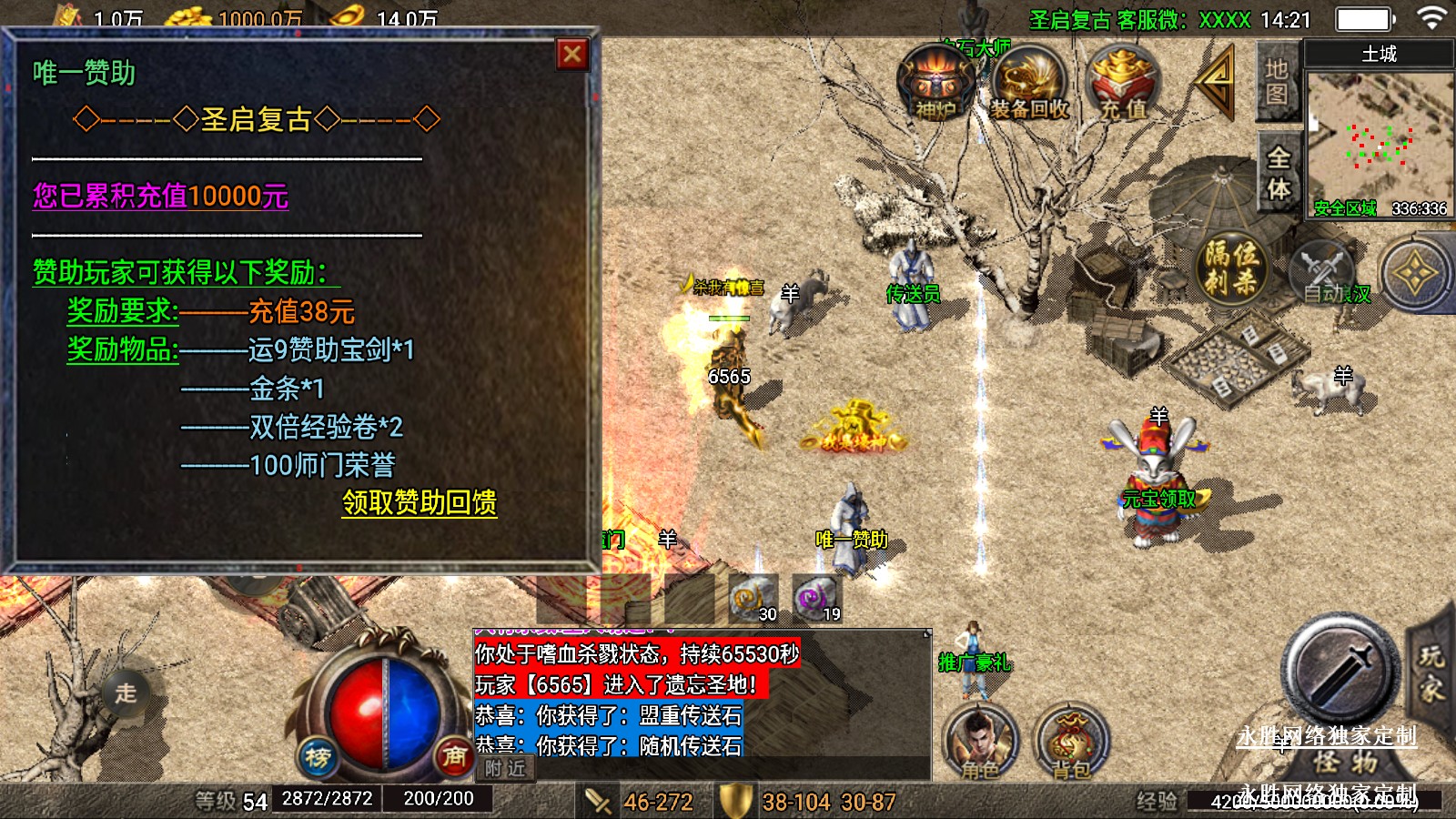Toggle the 走 walk mode button
The width and height of the screenshot is (1456, 819).
126,693
